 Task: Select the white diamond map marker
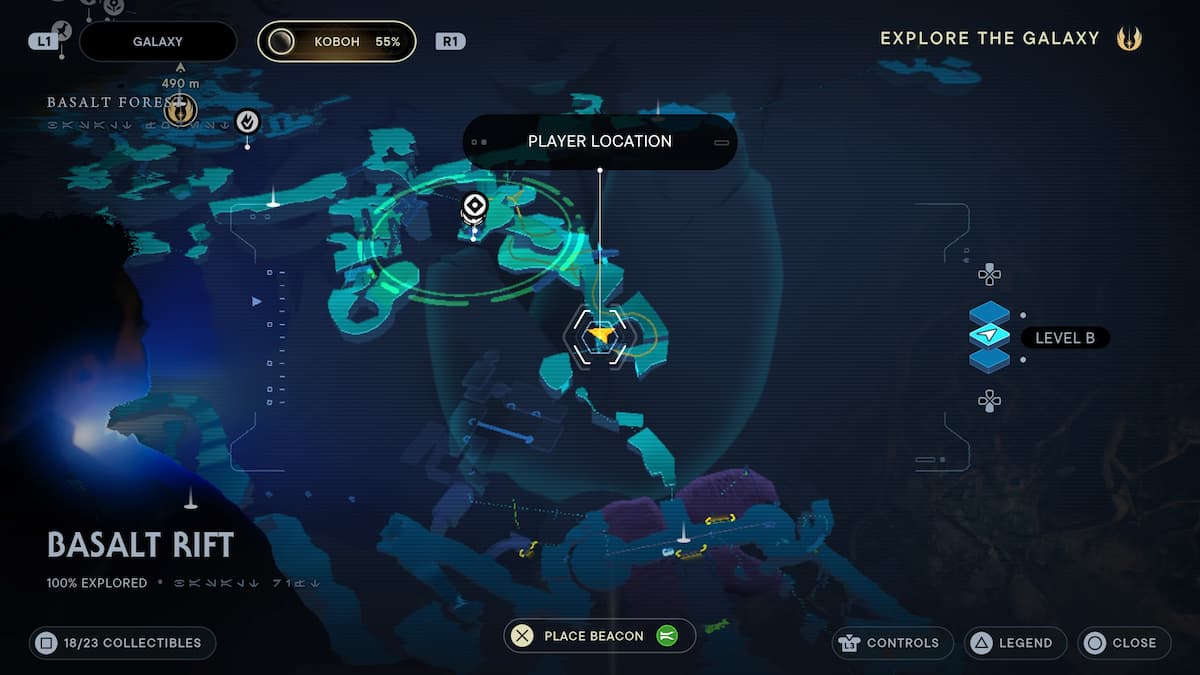pyautogui.click(x=474, y=207)
